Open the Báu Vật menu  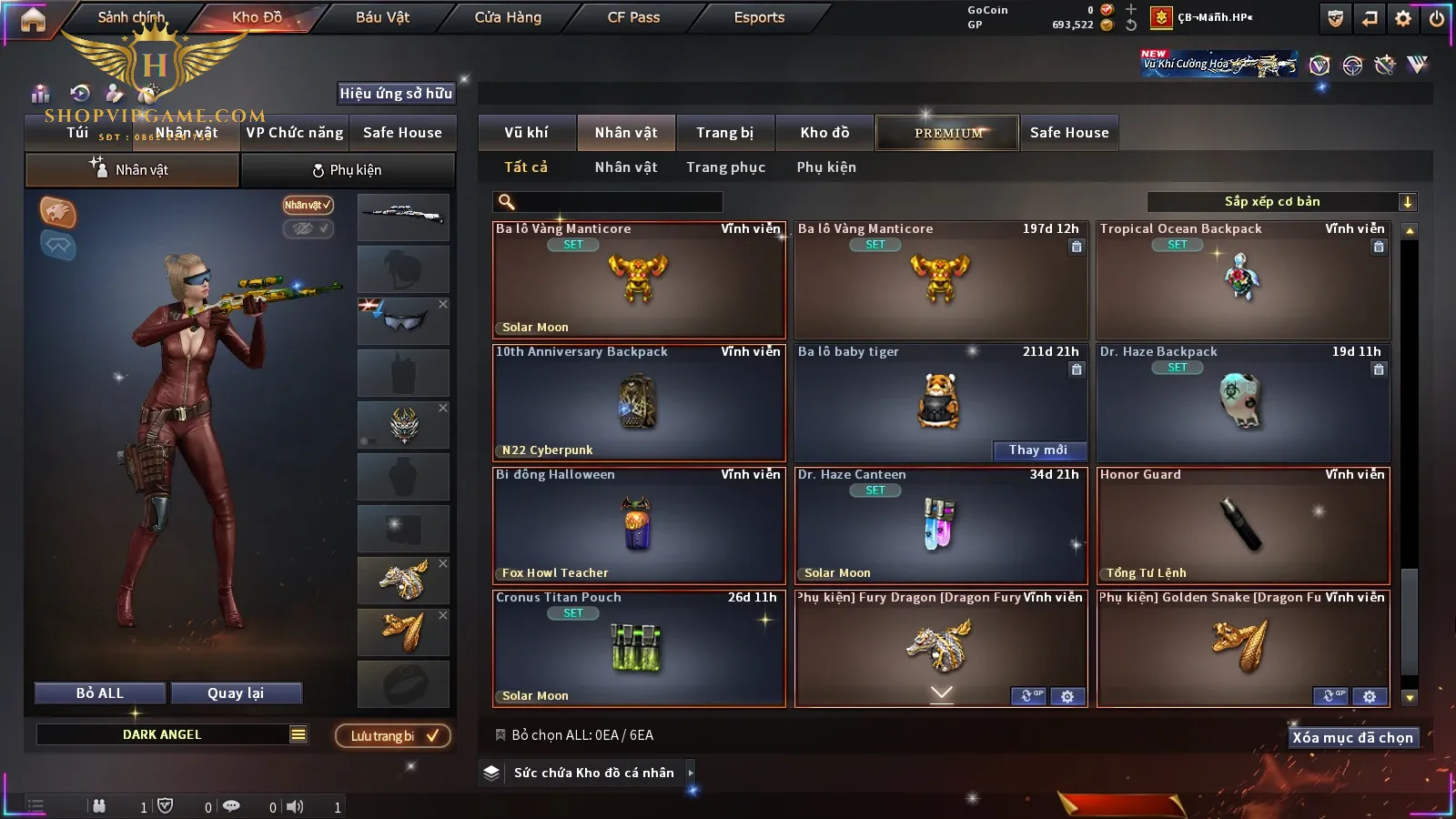pyautogui.click(x=382, y=17)
